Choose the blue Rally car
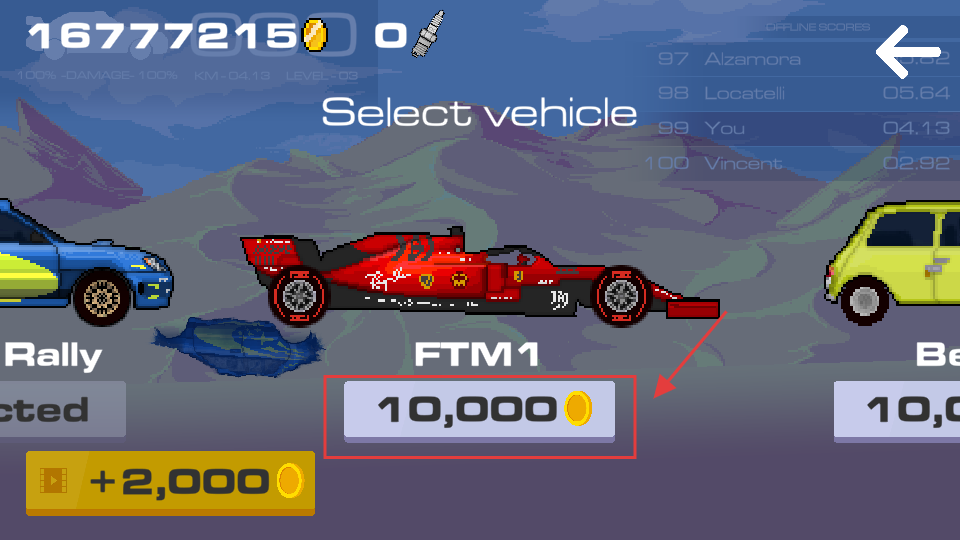Image resolution: width=960 pixels, height=540 pixels. [x=80, y=262]
